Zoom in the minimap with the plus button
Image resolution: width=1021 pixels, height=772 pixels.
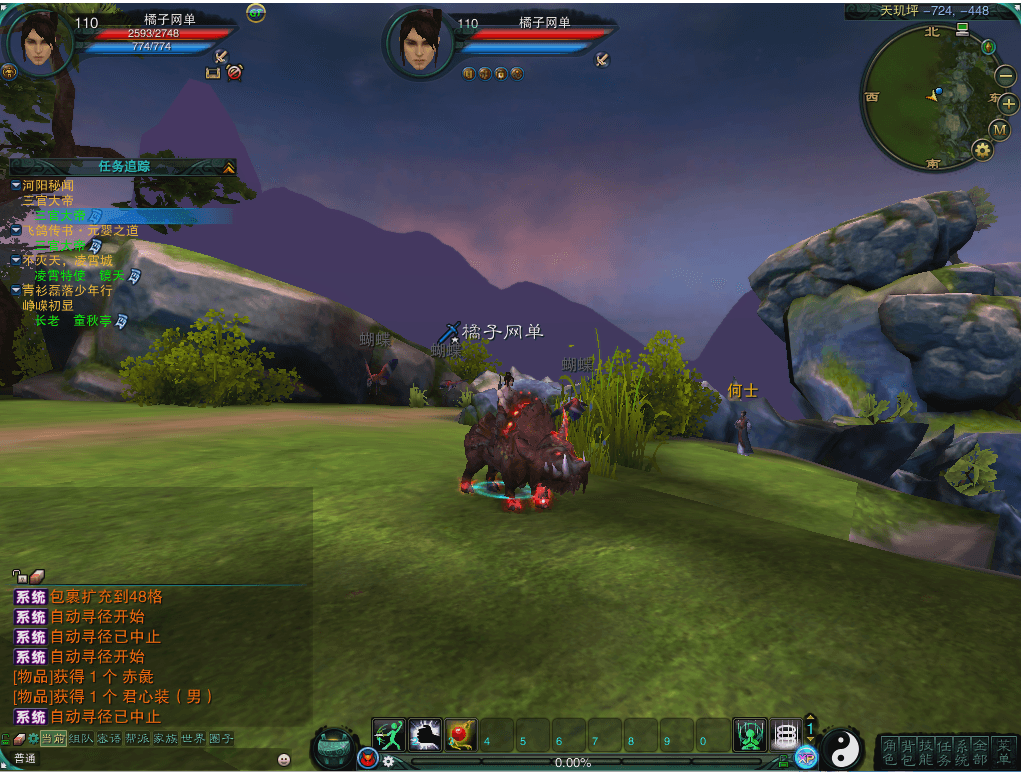pyautogui.click(x=1008, y=103)
